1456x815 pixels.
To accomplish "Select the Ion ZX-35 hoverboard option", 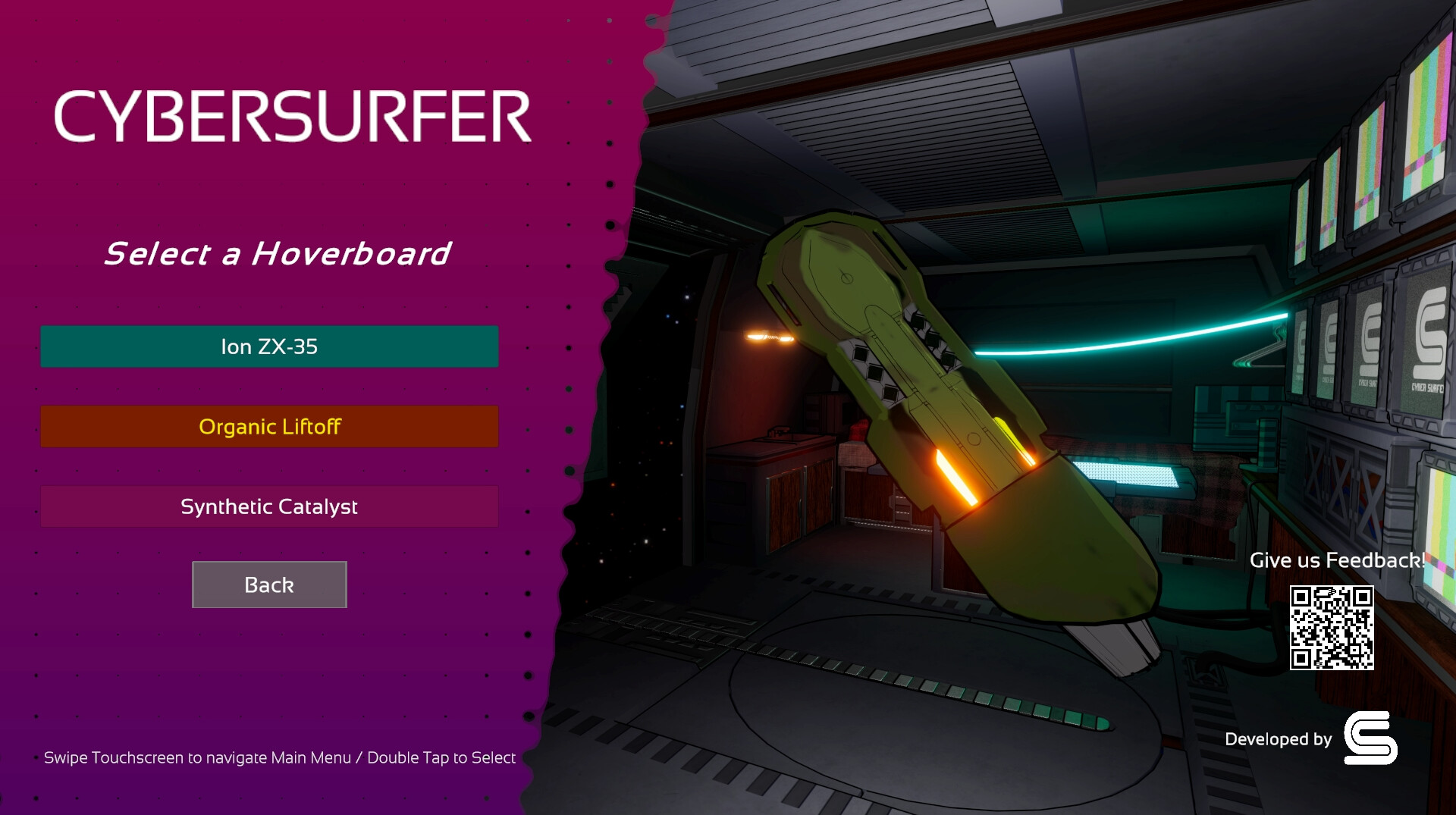I will pos(269,346).
